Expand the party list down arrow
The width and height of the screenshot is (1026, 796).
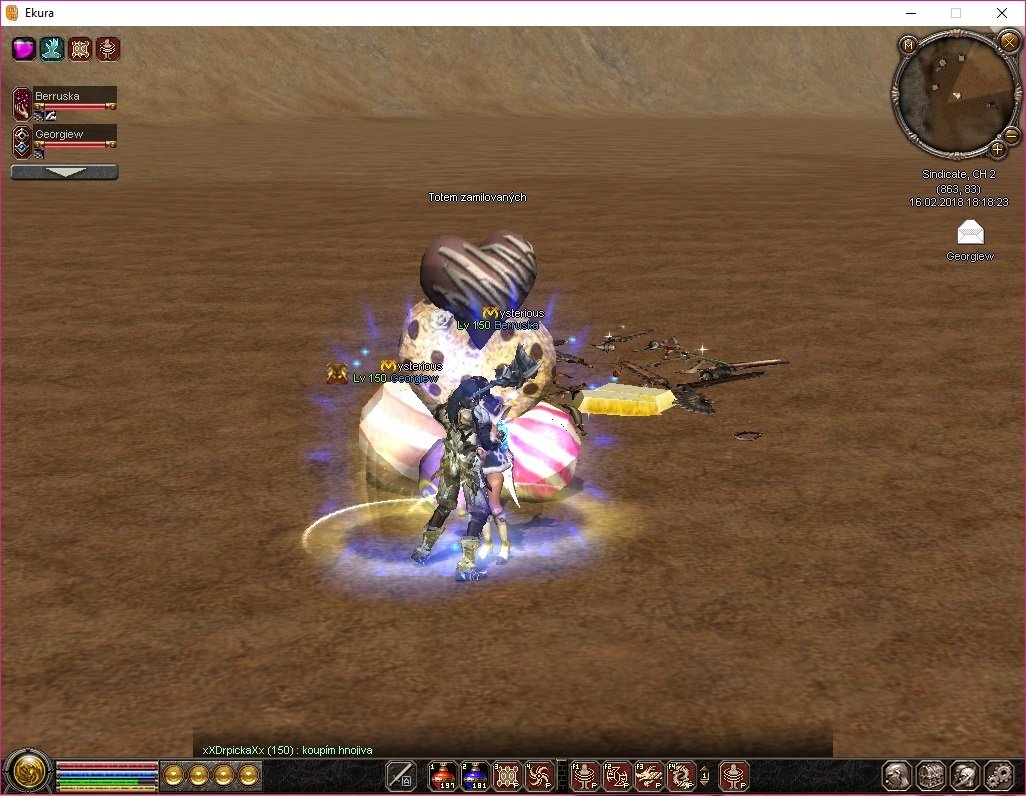click(x=64, y=172)
